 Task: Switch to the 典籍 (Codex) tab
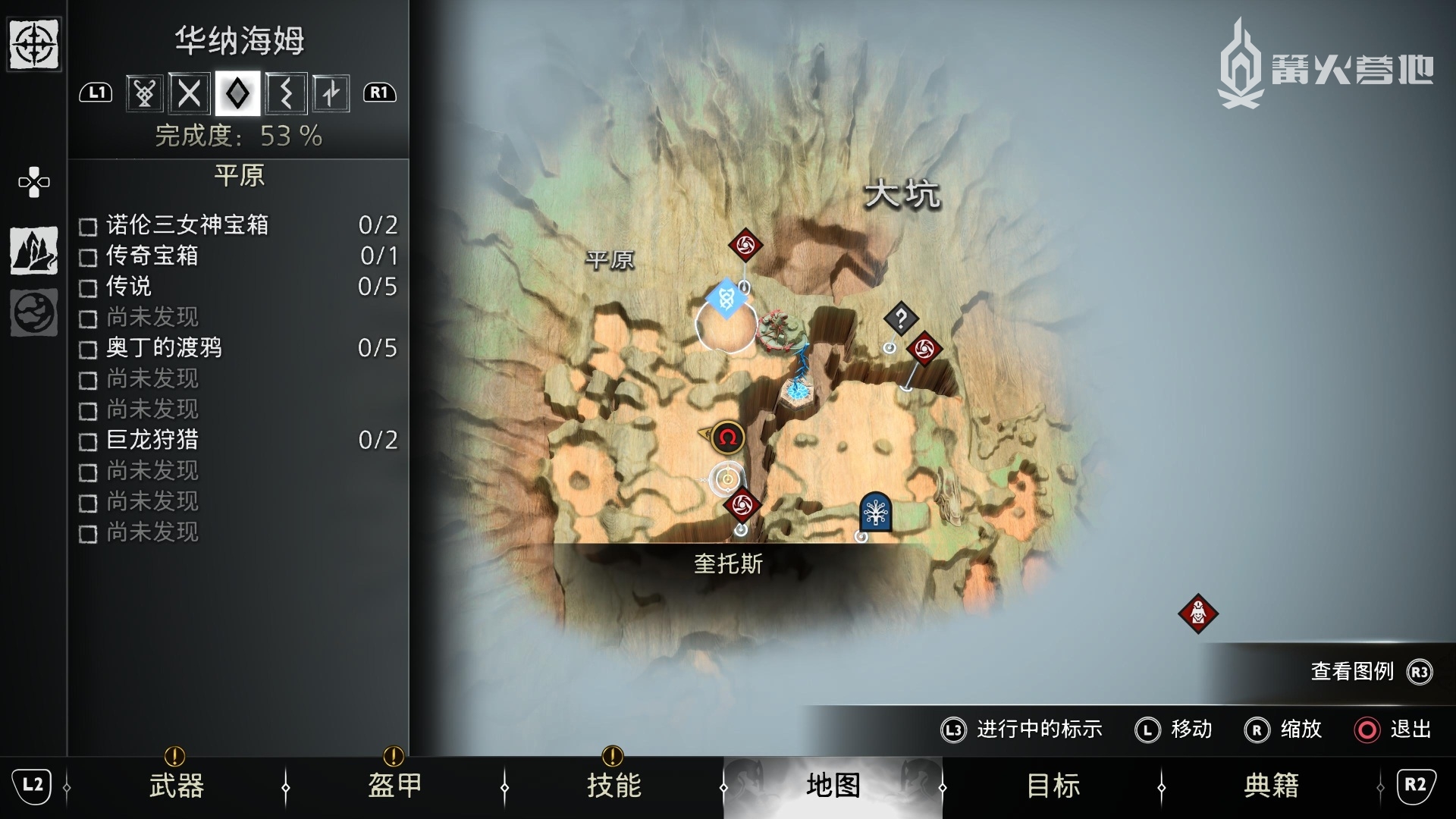1271,786
